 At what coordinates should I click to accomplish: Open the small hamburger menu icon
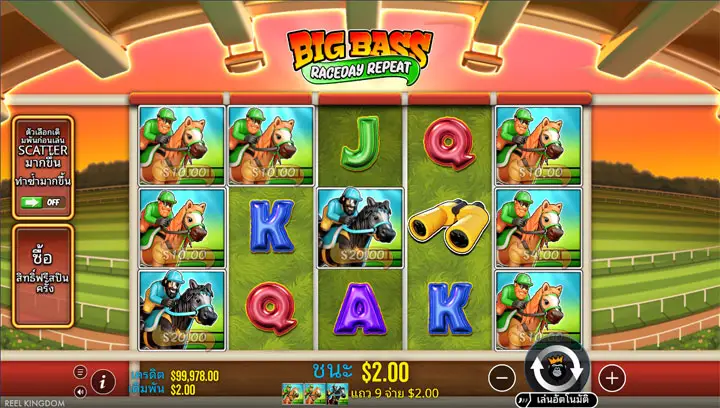(81, 371)
